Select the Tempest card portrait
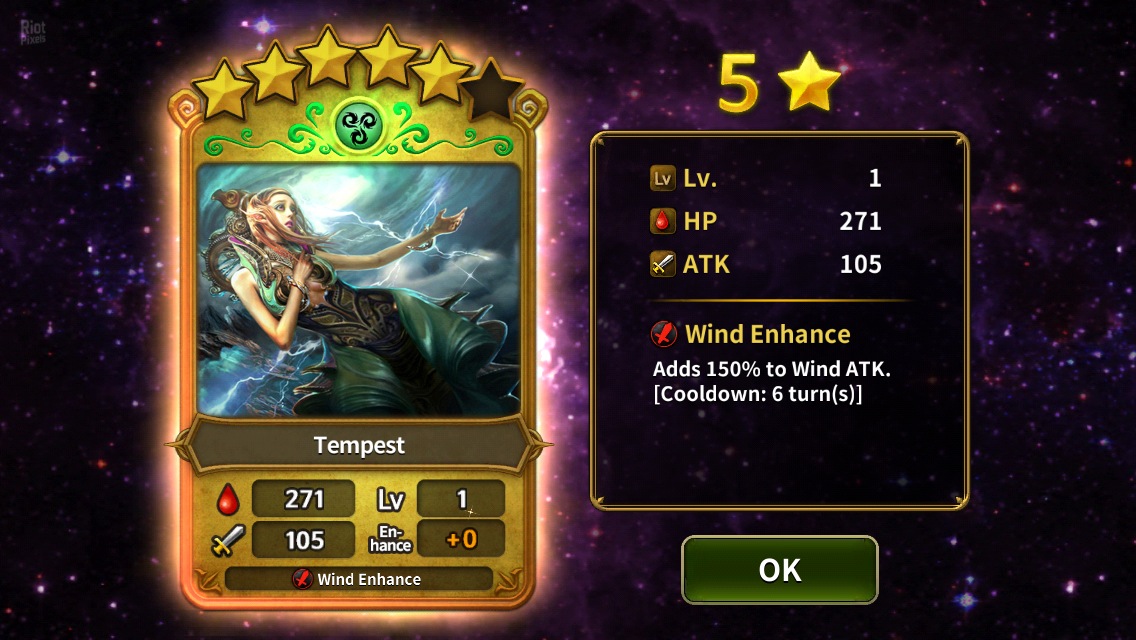 click(359, 290)
